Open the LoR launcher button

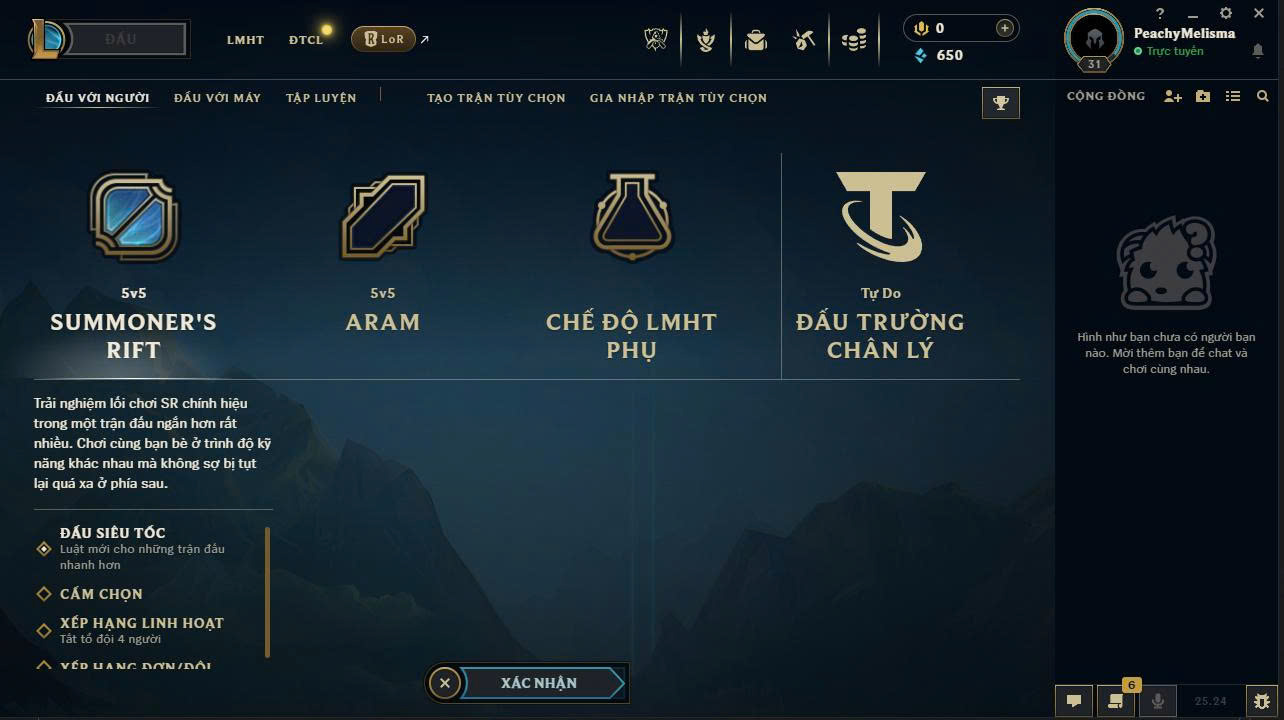pos(384,39)
